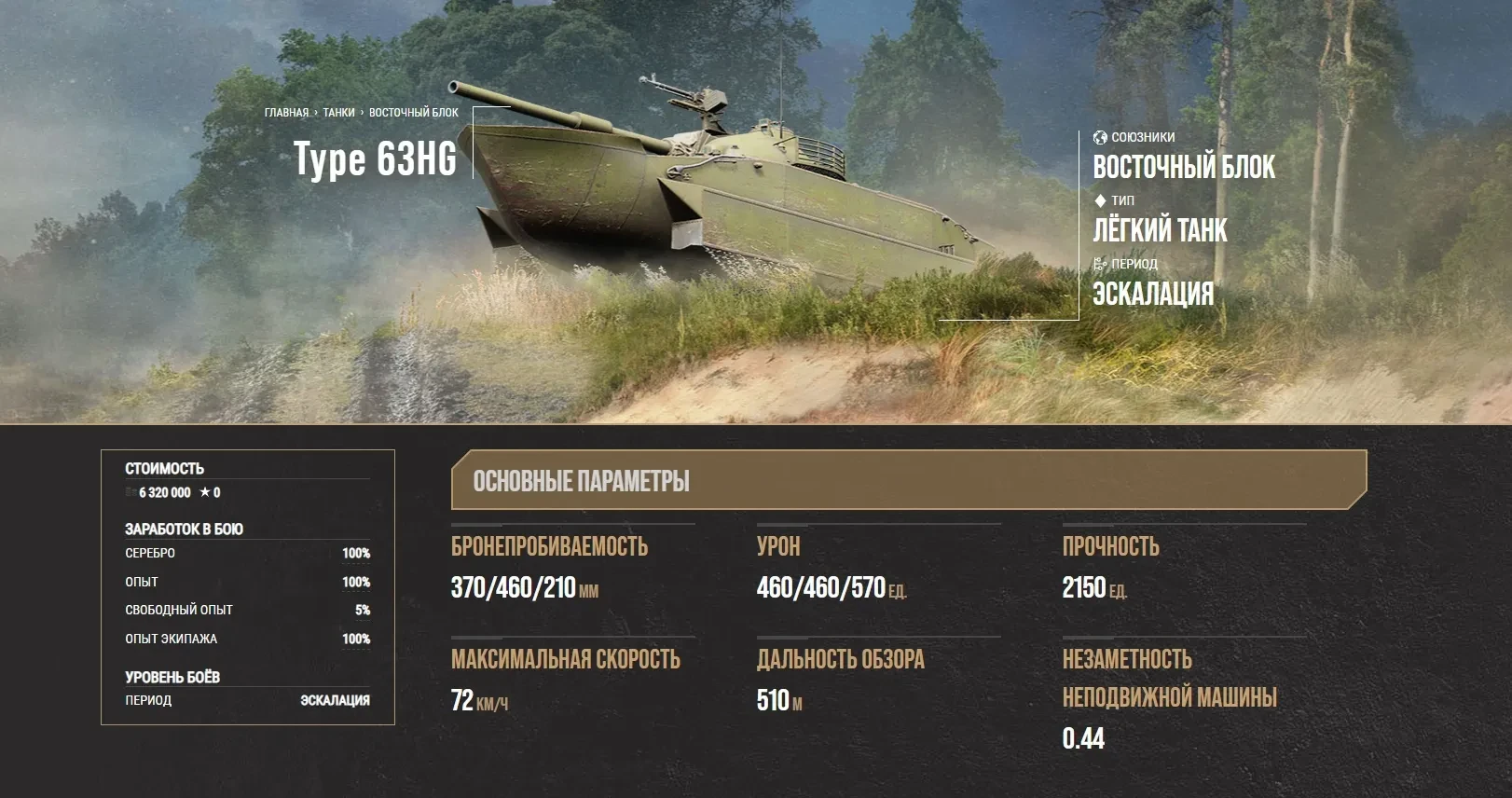The image size is (1512, 798).
Task: Open the ТАНКИ breadcrumb link
Action: (338, 113)
